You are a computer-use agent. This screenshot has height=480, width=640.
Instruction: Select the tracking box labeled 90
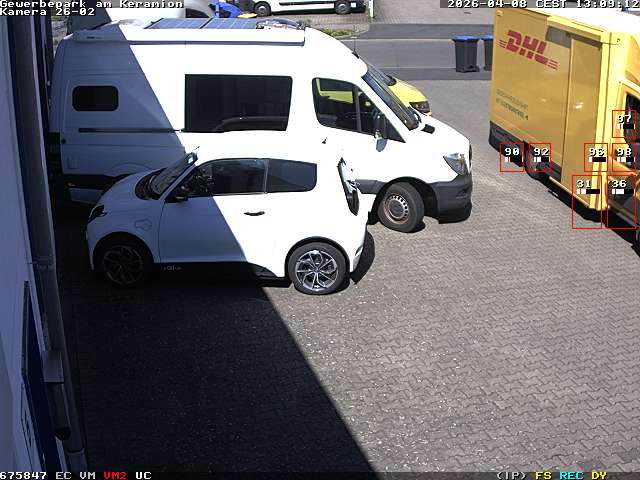(x=512, y=156)
